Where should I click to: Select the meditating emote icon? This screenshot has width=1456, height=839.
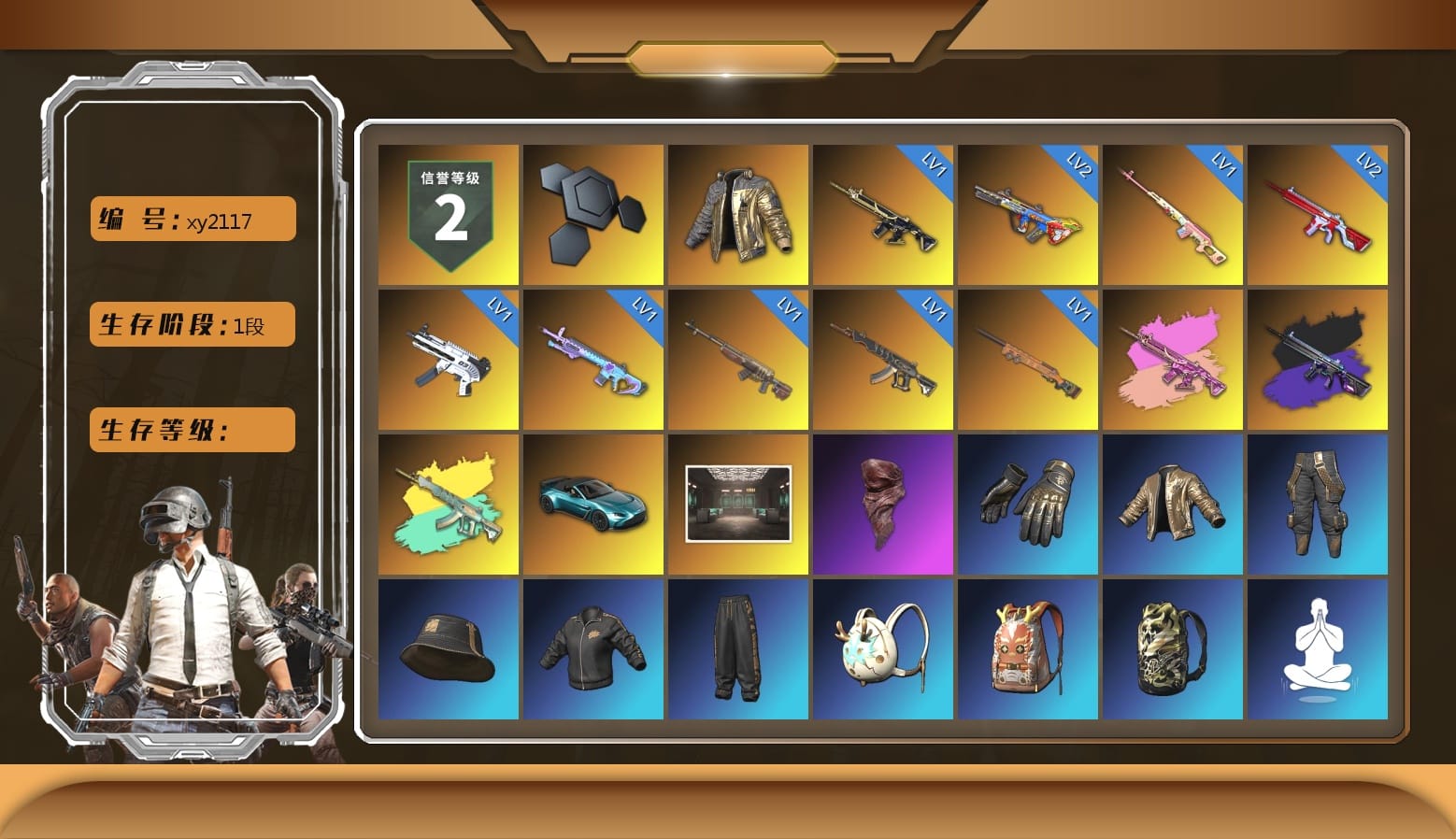click(1319, 649)
